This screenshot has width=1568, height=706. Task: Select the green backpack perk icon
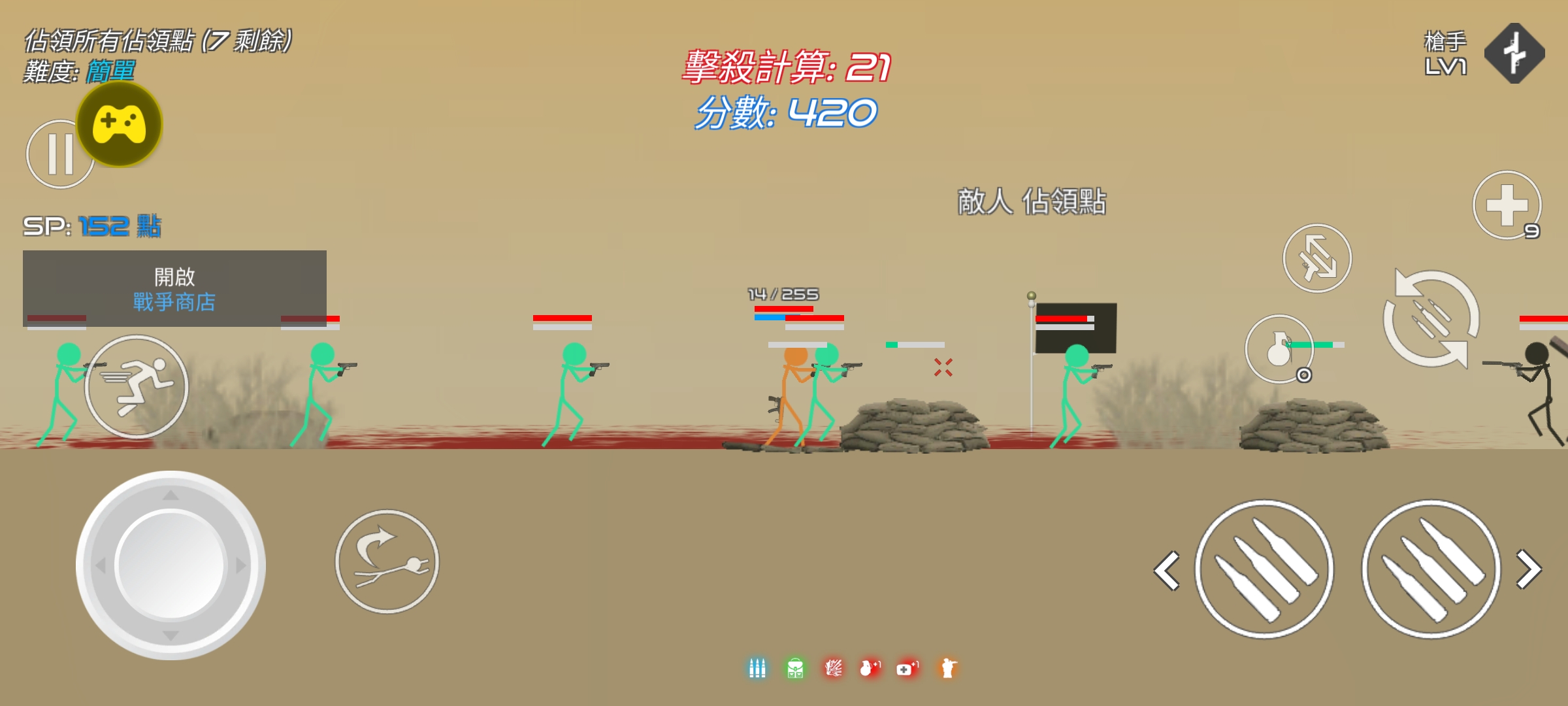click(x=795, y=668)
